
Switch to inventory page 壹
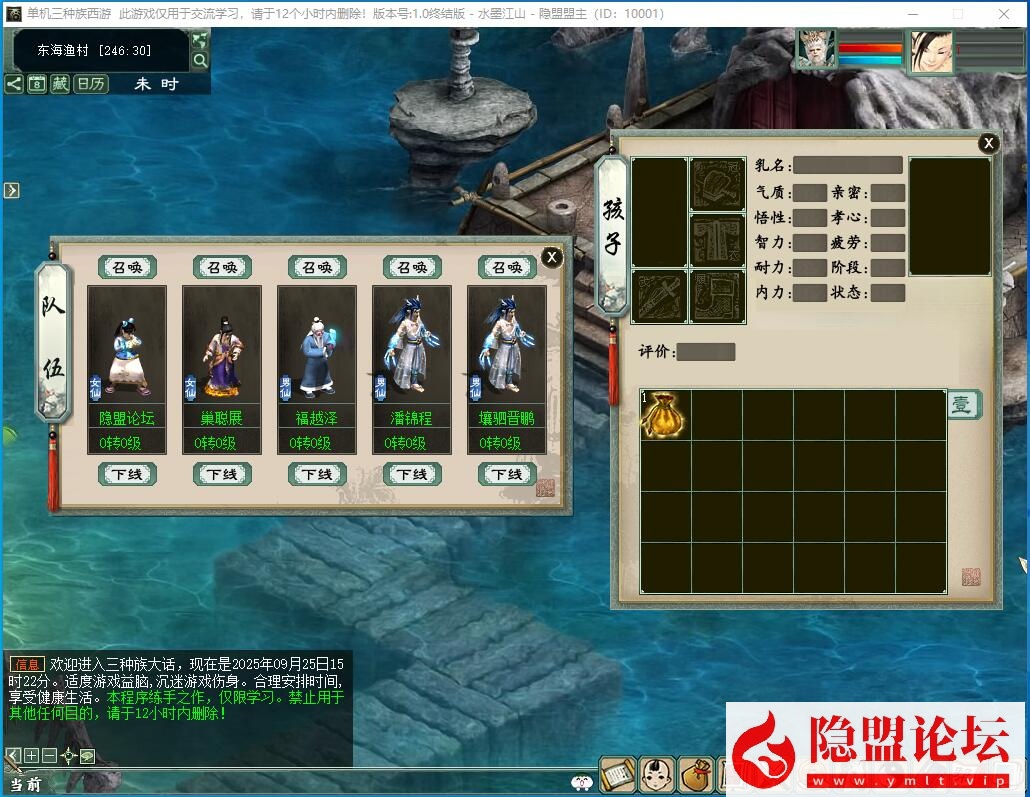tap(963, 405)
